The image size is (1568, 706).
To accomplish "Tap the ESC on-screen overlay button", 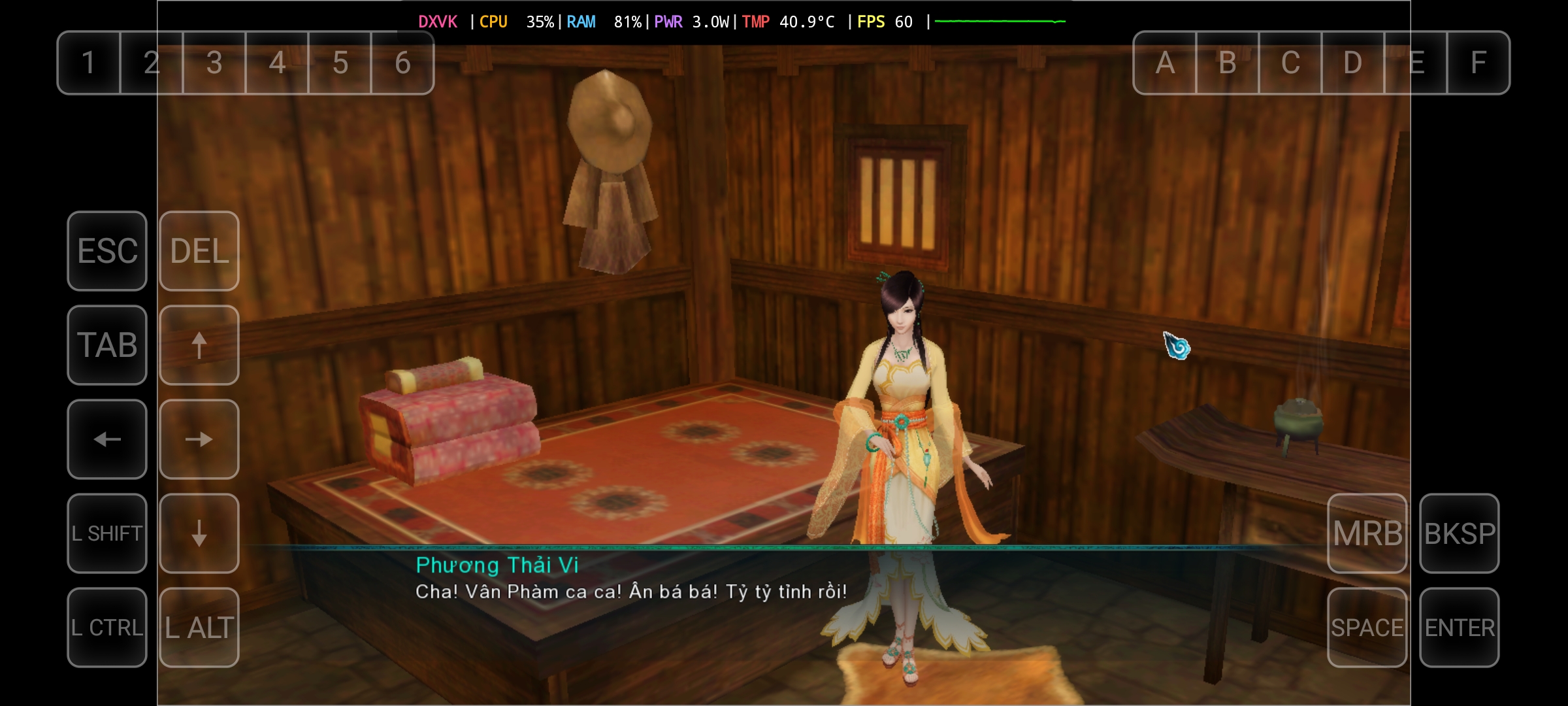I will [107, 251].
